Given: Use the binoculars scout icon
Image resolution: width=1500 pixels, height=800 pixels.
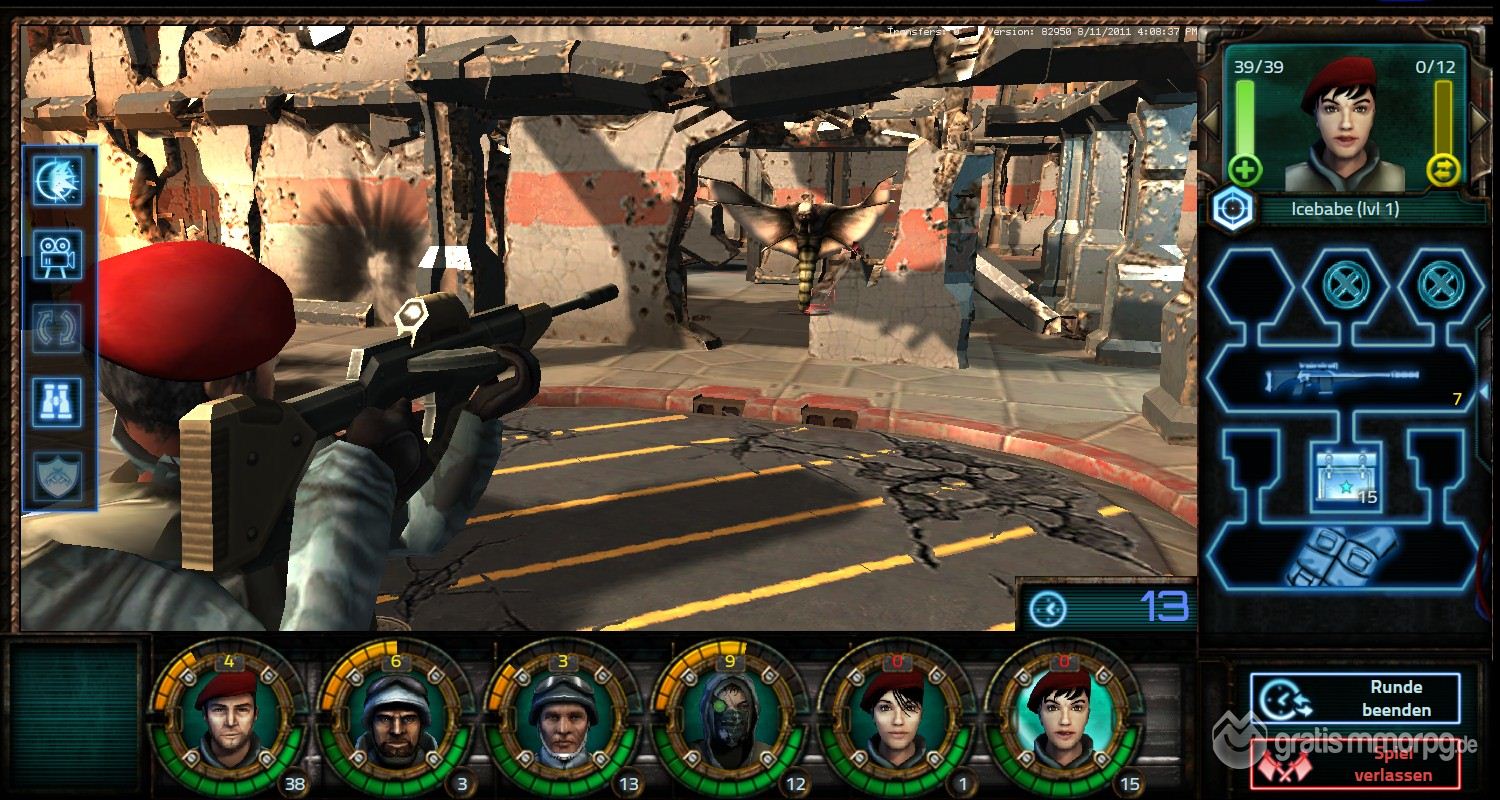Looking at the screenshot, I should pyautogui.click(x=59, y=402).
